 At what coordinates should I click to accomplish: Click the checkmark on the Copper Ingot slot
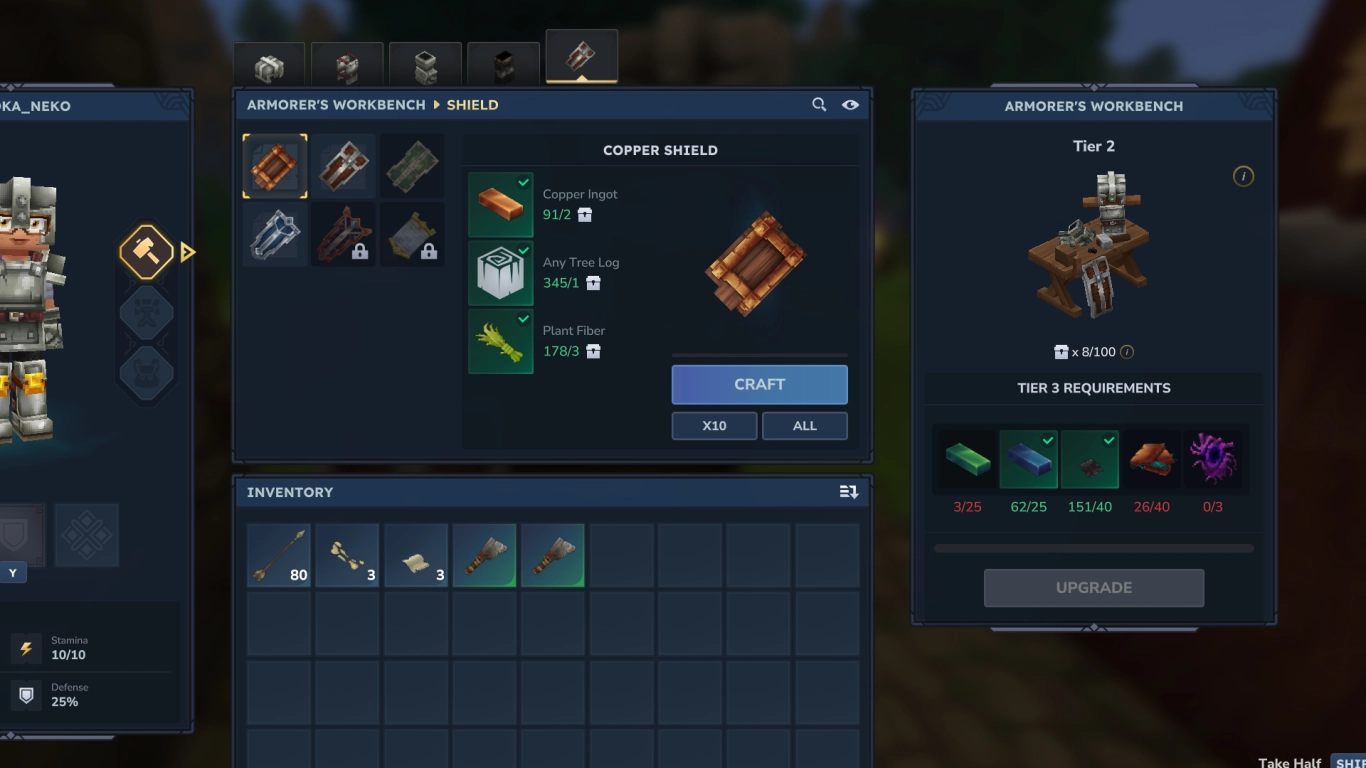coord(521,182)
